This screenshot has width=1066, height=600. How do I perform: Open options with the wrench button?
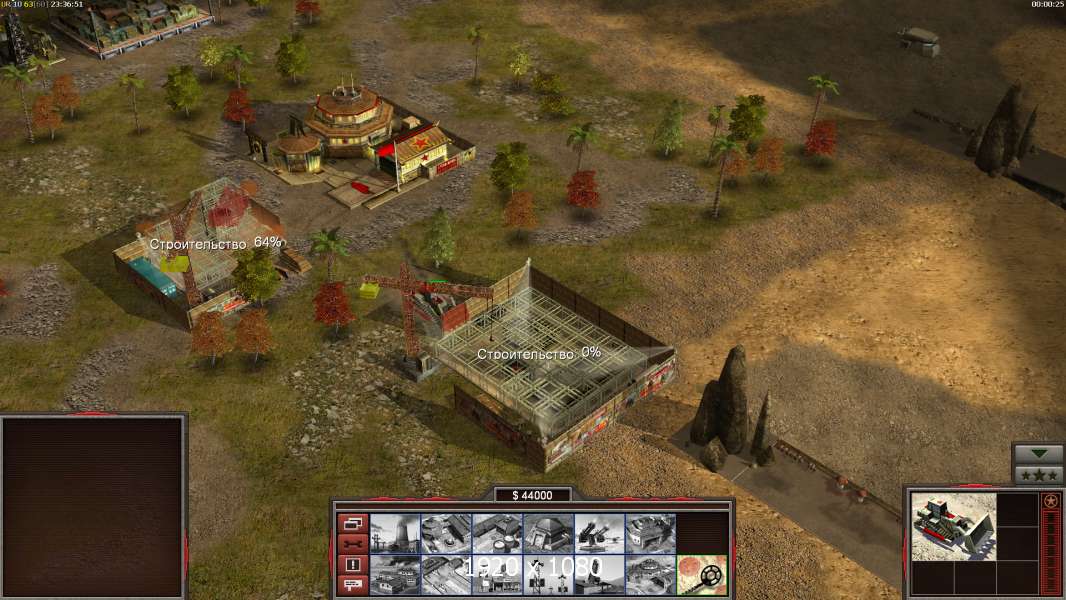(x=352, y=544)
